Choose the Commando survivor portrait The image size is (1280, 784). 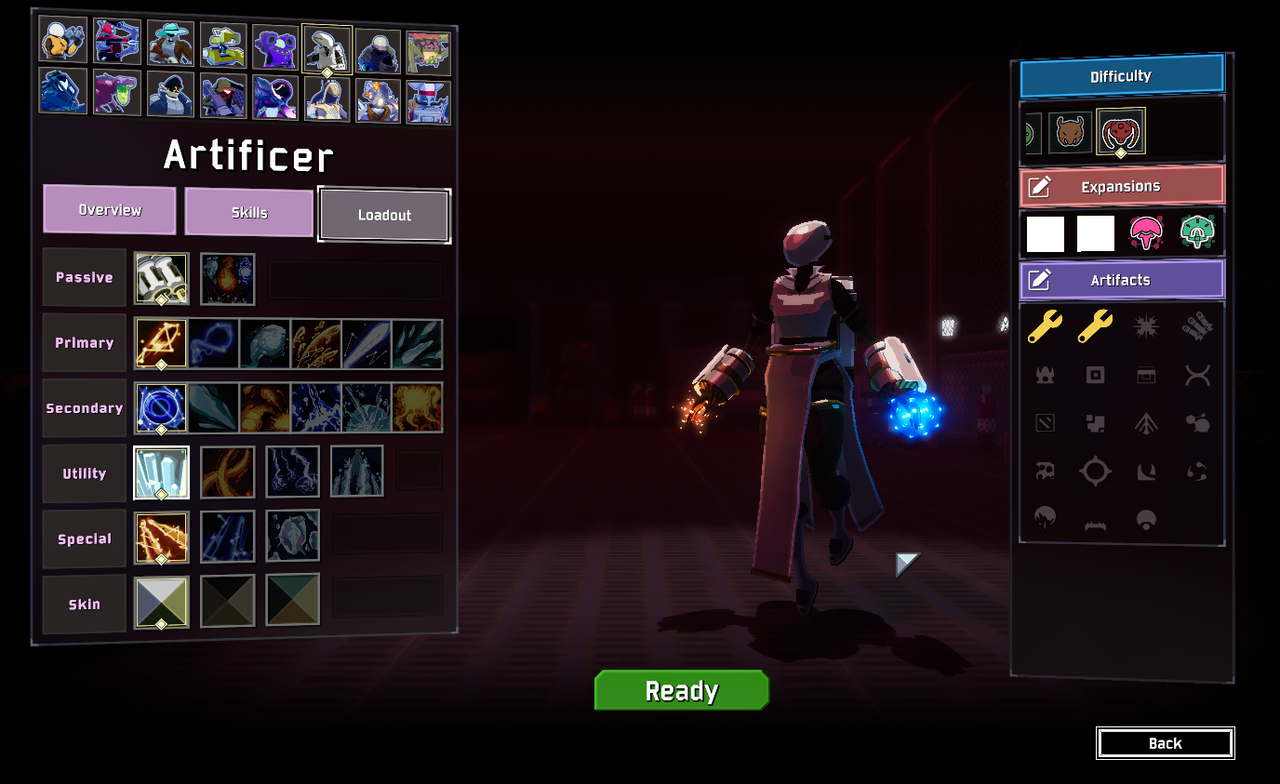(x=63, y=40)
